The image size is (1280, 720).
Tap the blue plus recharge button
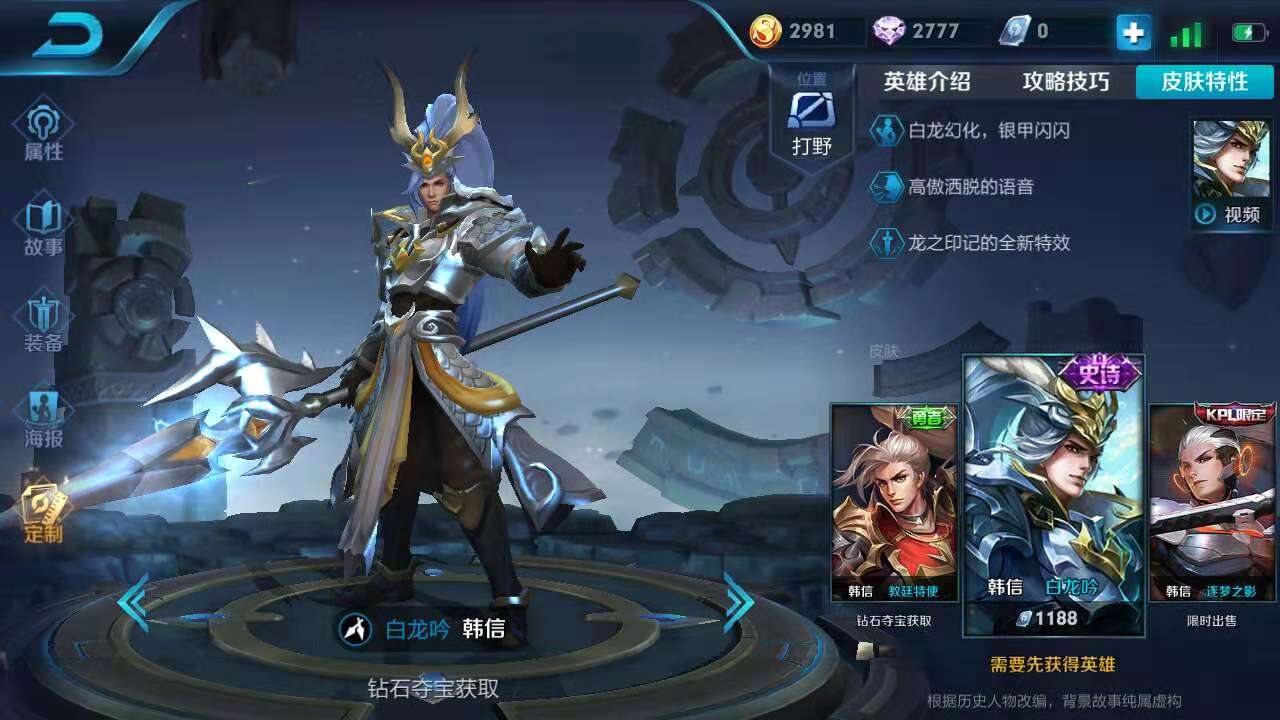(1131, 32)
